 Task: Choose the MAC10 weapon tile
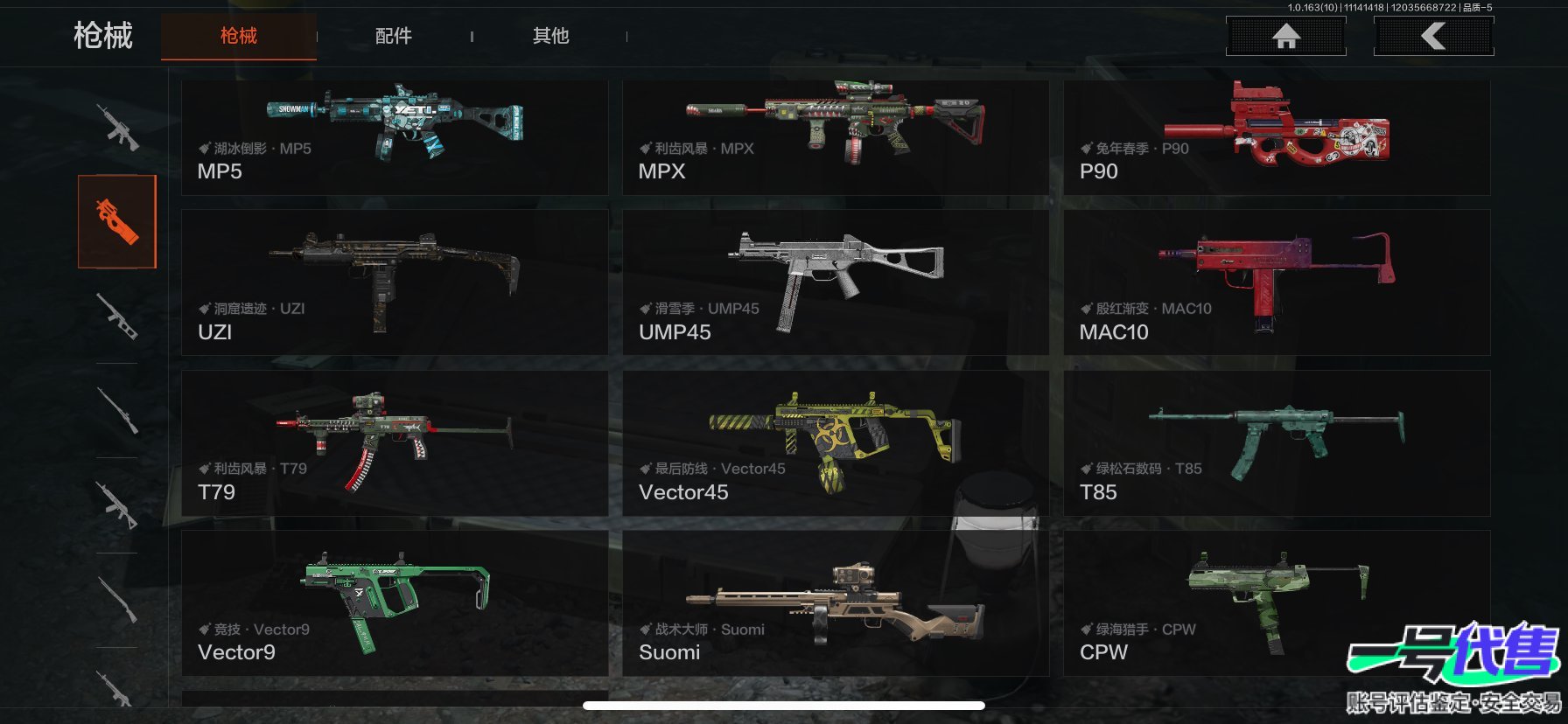1276,282
